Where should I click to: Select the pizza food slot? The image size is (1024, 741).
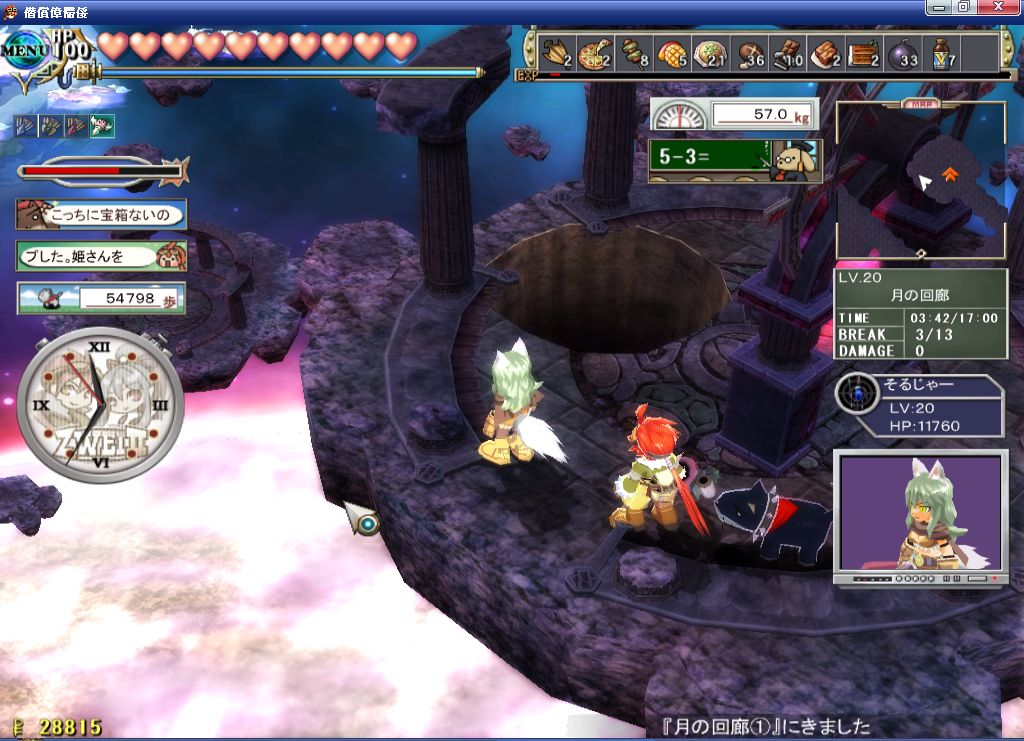tap(594, 54)
